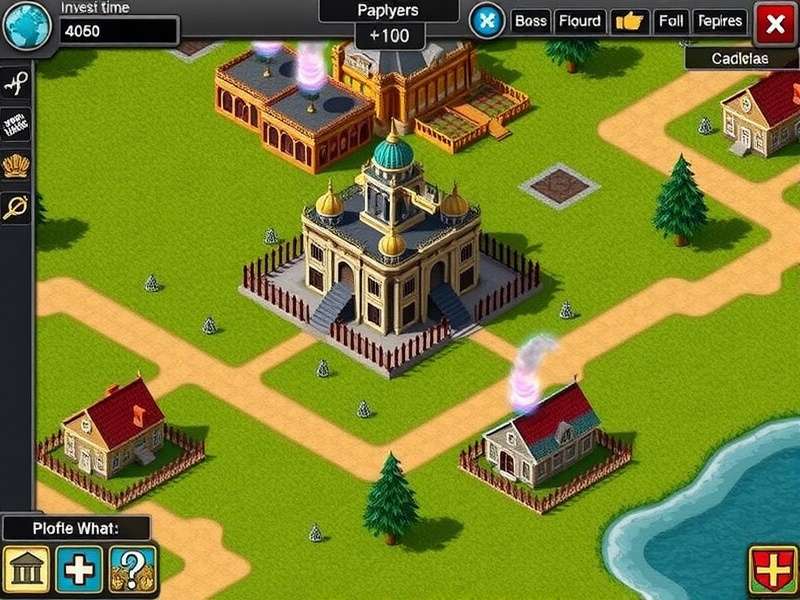Select the Foll tab
This screenshot has width=800, height=600.
pyautogui.click(x=672, y=21)
